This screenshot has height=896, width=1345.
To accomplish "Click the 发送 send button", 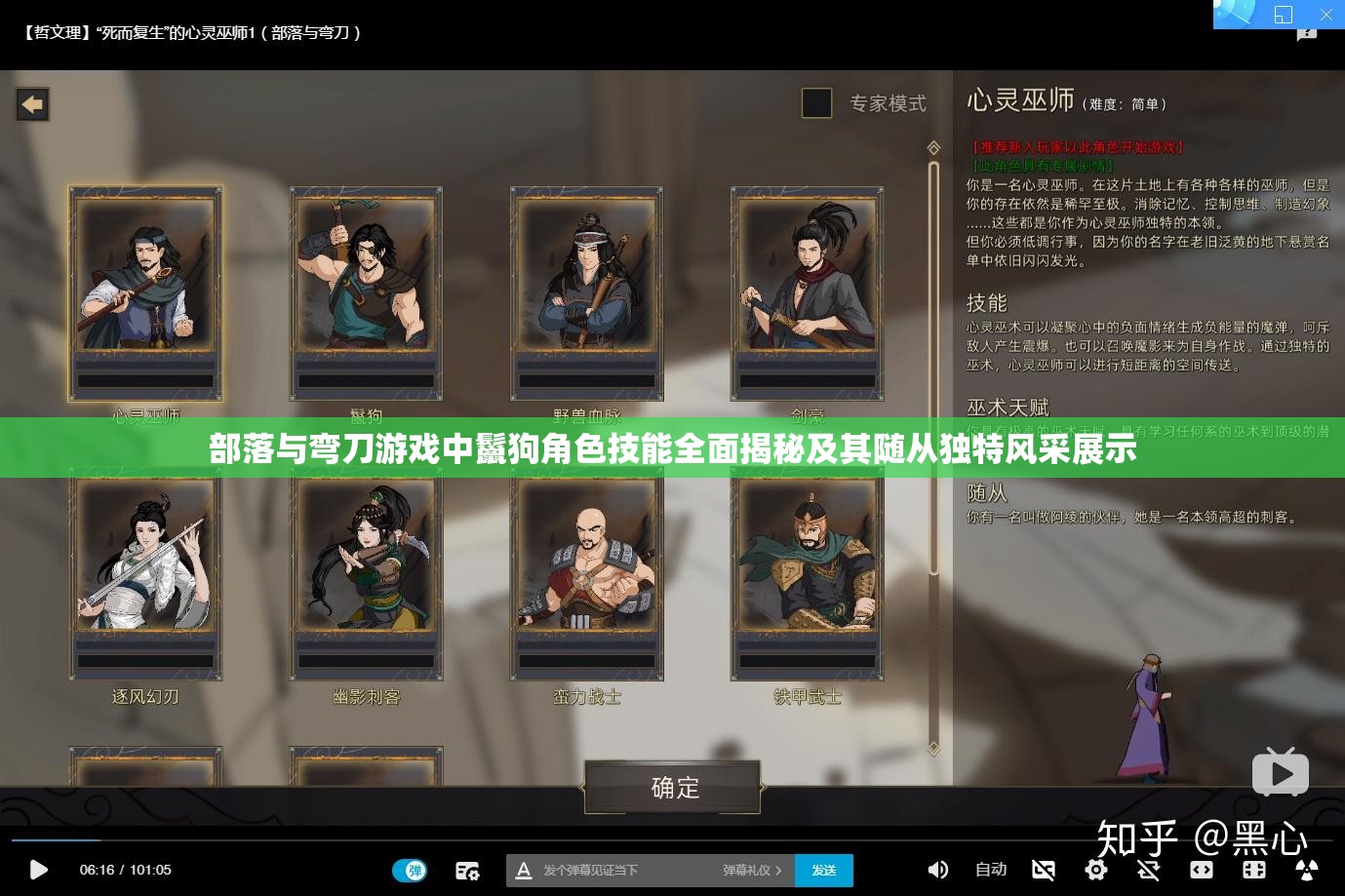I will 824,870.
